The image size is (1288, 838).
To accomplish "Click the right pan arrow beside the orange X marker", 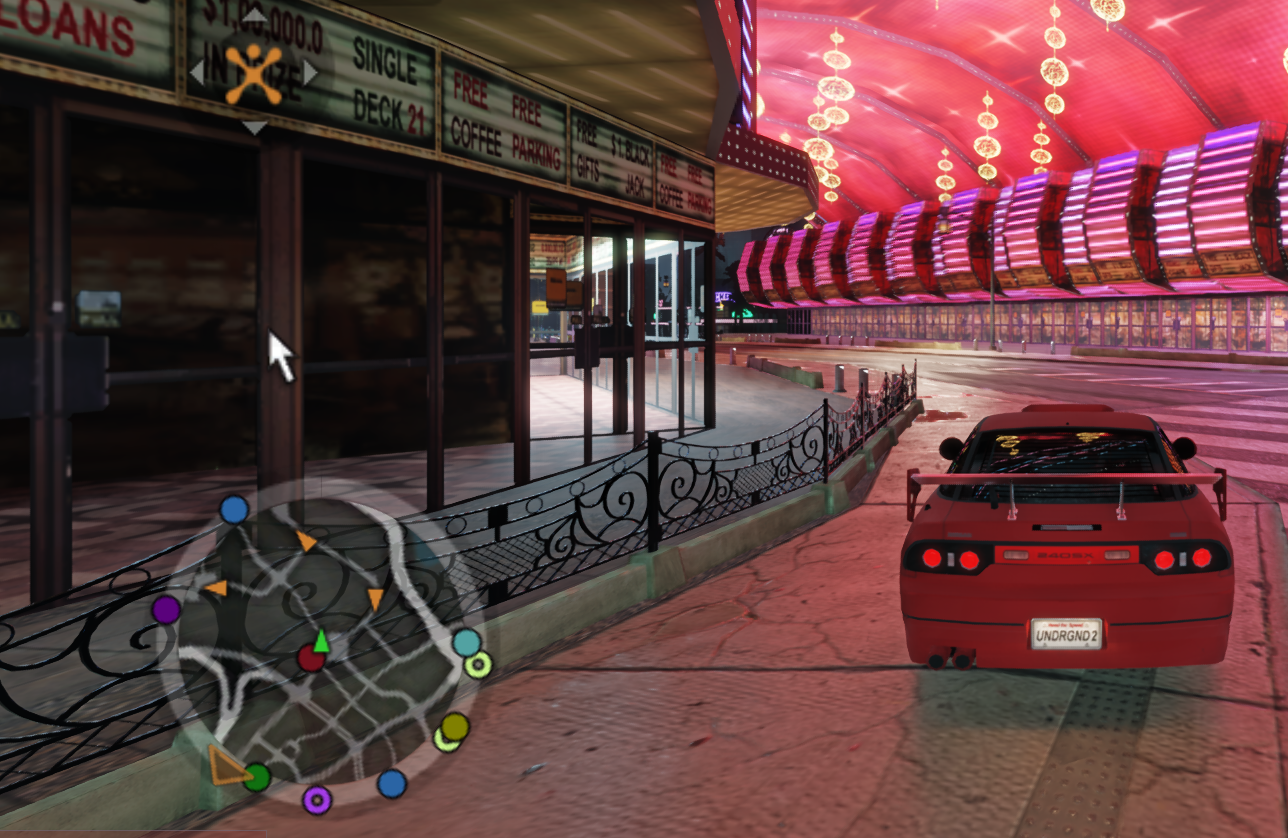I will pyautogui.click(x=310, y=72).
